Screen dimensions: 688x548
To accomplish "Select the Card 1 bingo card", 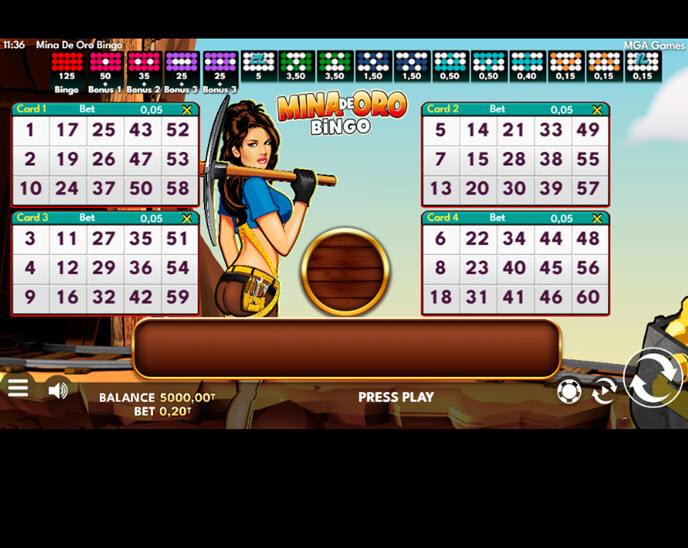I will tap(105, 159).
